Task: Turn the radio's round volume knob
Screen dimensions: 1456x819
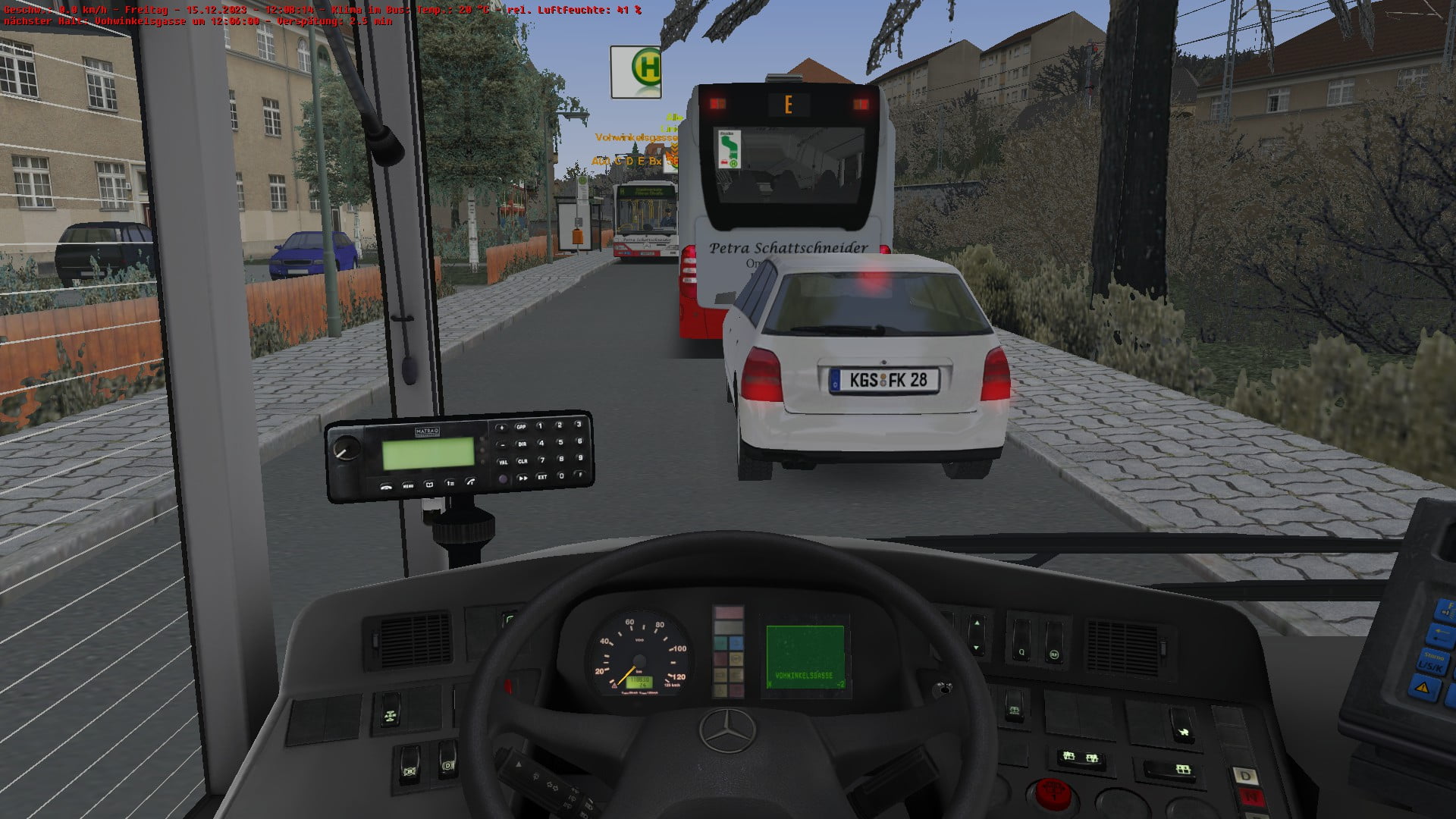Action: click(347, 449)
